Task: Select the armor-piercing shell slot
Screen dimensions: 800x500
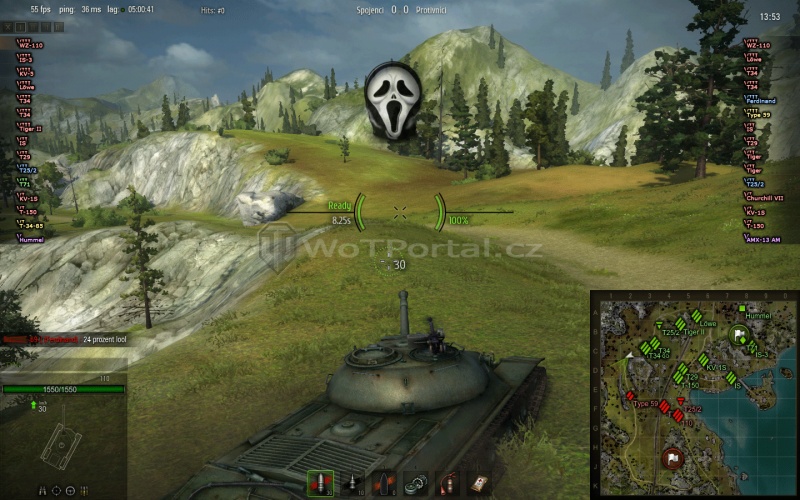Action: click(321, 482)
